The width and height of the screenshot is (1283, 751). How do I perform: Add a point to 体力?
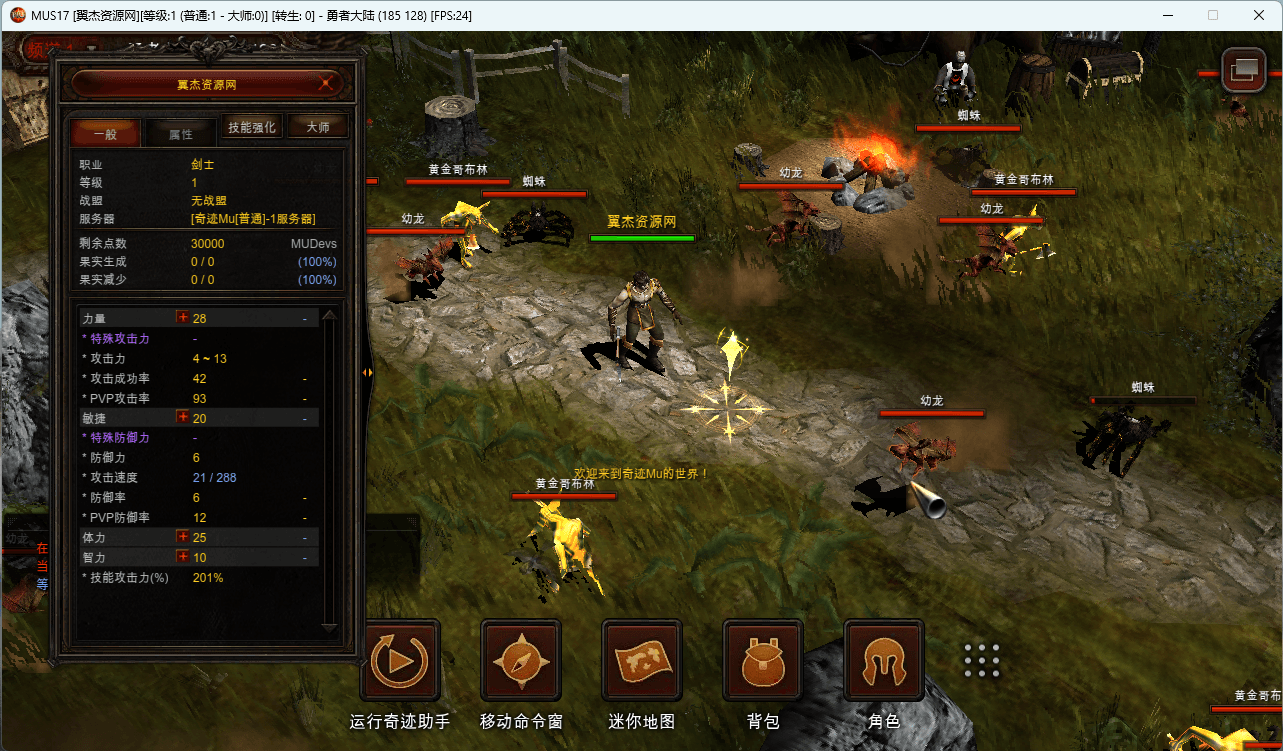point(183,537)
